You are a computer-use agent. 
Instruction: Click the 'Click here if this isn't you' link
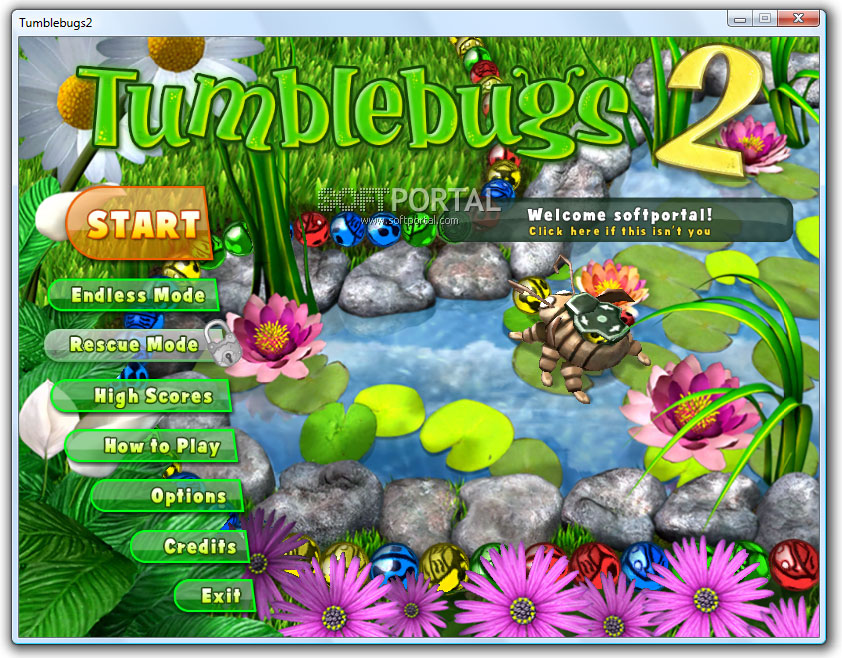point(620,231)
